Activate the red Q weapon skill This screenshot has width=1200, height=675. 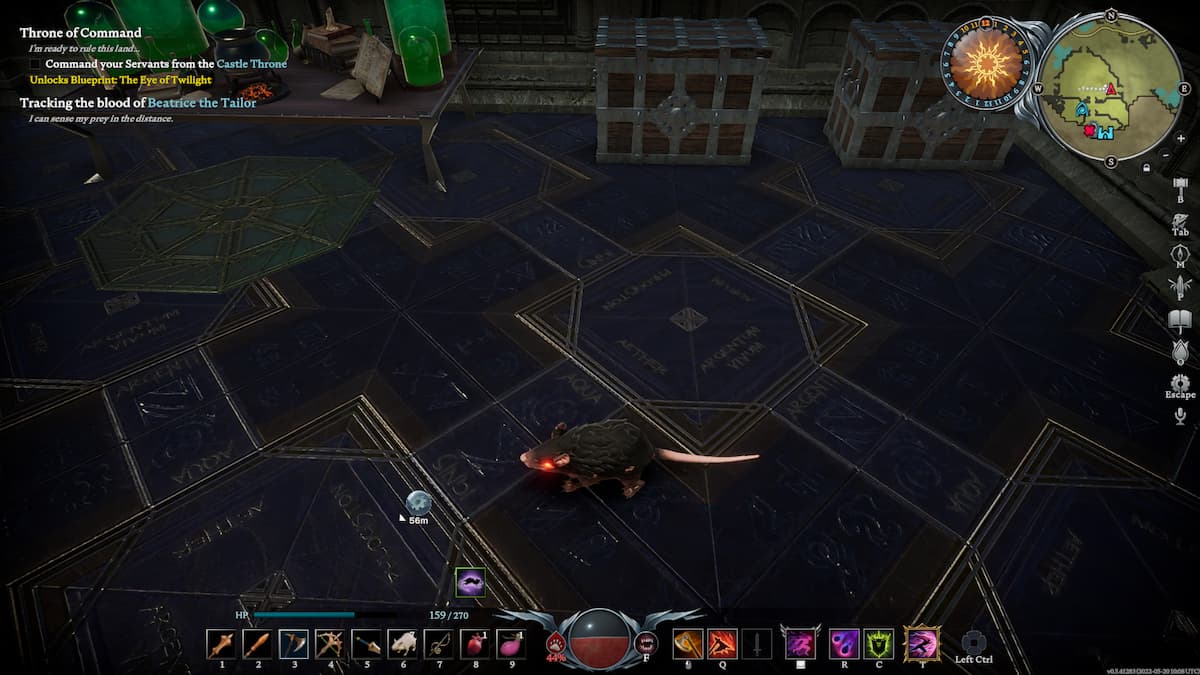[723, 643]
